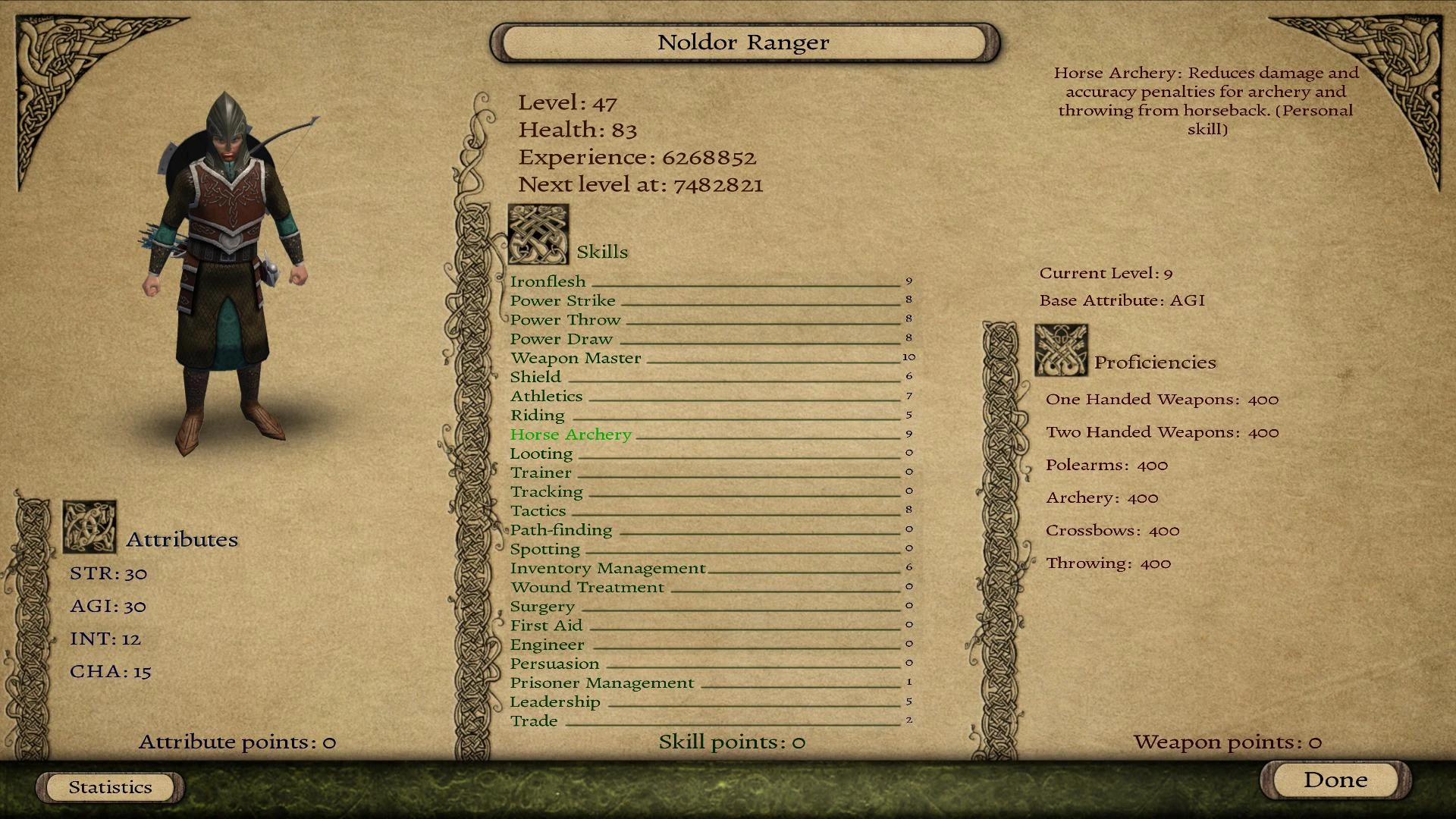Select the highlighted Horse Archery skill
The height and width of the screenshot is (819, 1456).
pyautogui.click(x=570, y=435)
